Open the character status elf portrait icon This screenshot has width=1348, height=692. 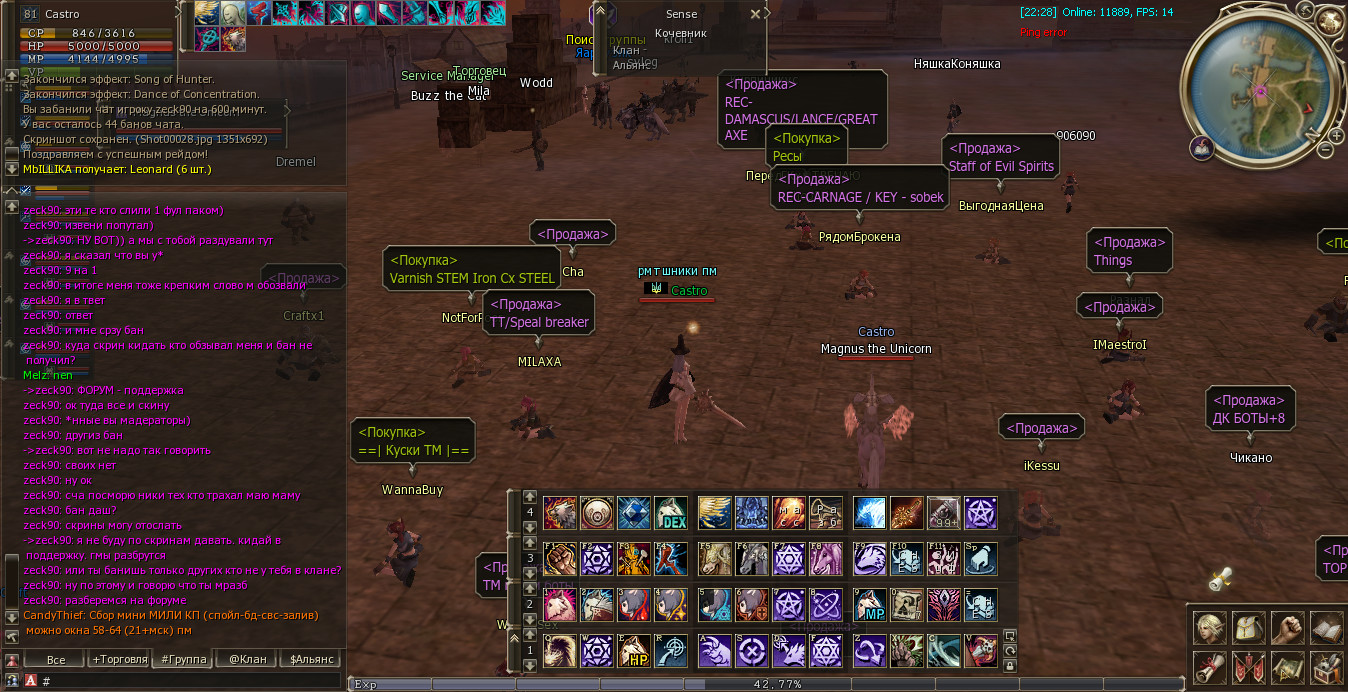tap(1210, 629)
